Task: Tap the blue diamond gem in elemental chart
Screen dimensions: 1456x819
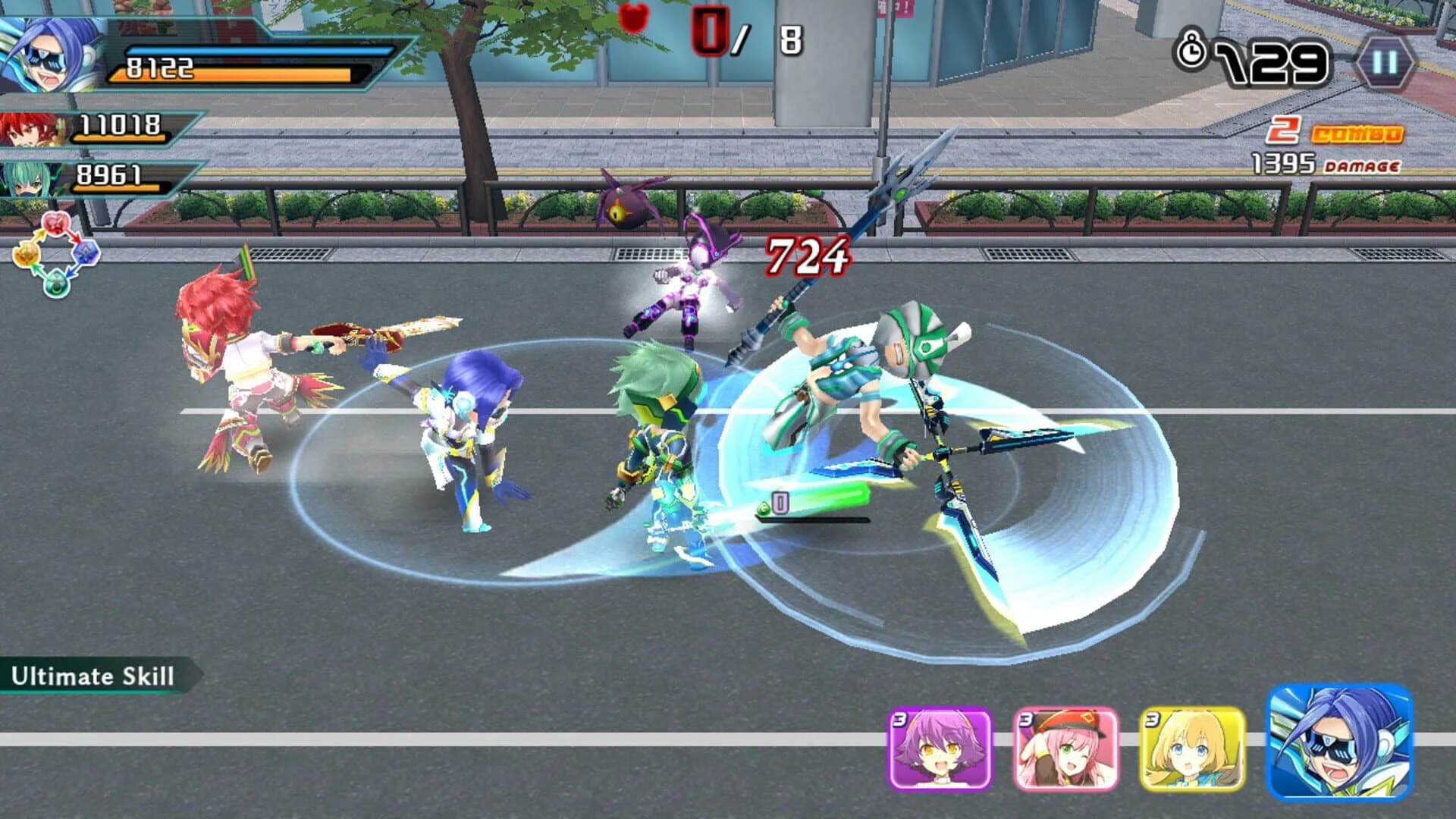Action: click(x=86, y=253)
